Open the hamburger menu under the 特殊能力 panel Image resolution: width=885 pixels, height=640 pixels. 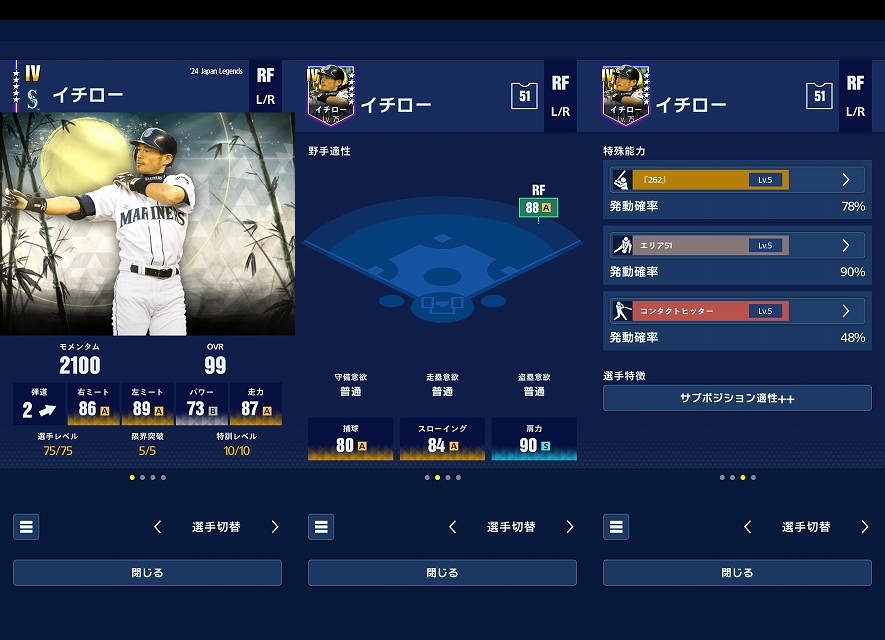click(616, 527)
